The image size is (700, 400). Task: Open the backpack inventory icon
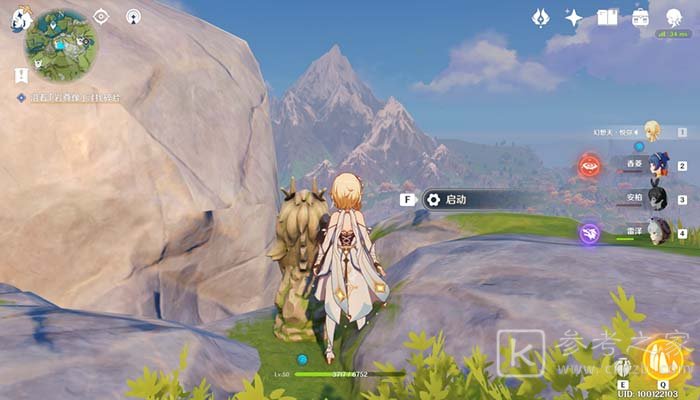click(x=641, y=17)
